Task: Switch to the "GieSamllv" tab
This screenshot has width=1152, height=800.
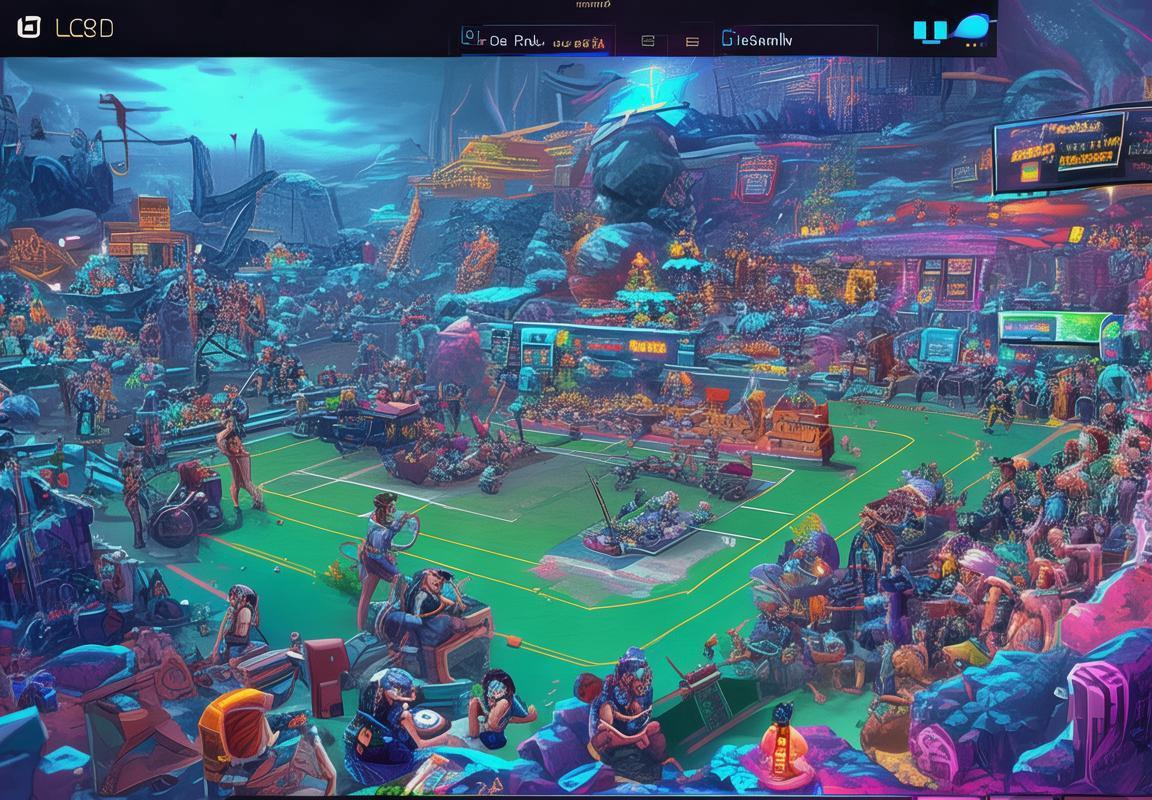Action: pos(756,40)
